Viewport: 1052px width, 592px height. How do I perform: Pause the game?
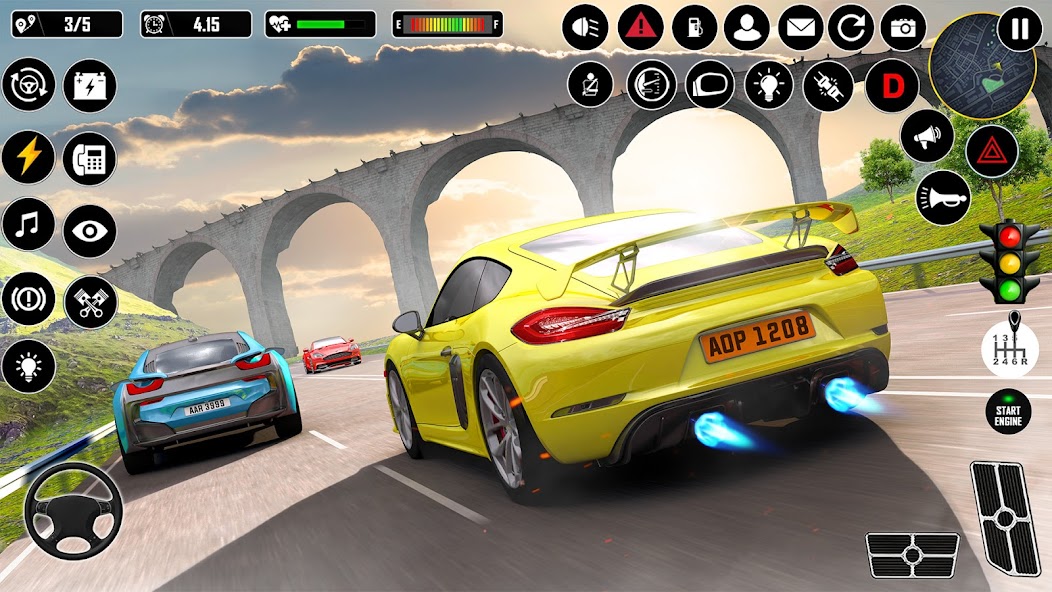coord(1019,28)
